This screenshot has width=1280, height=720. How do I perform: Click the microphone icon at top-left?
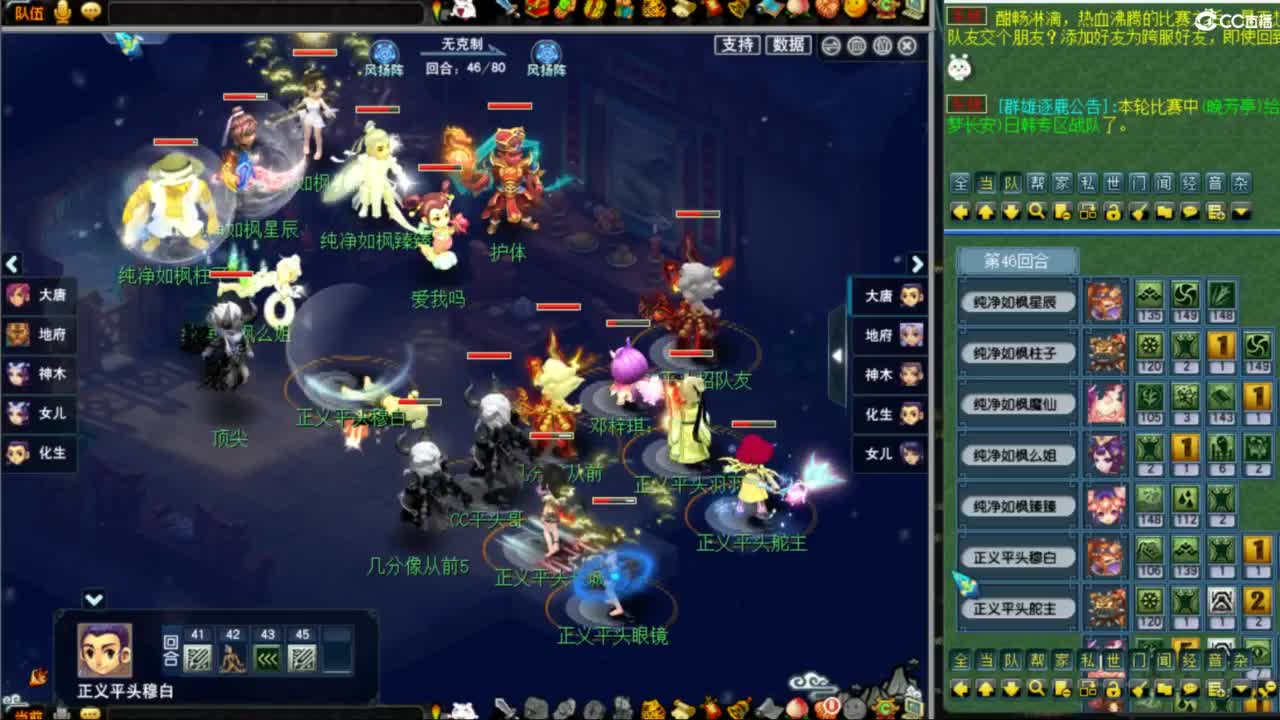64,13
